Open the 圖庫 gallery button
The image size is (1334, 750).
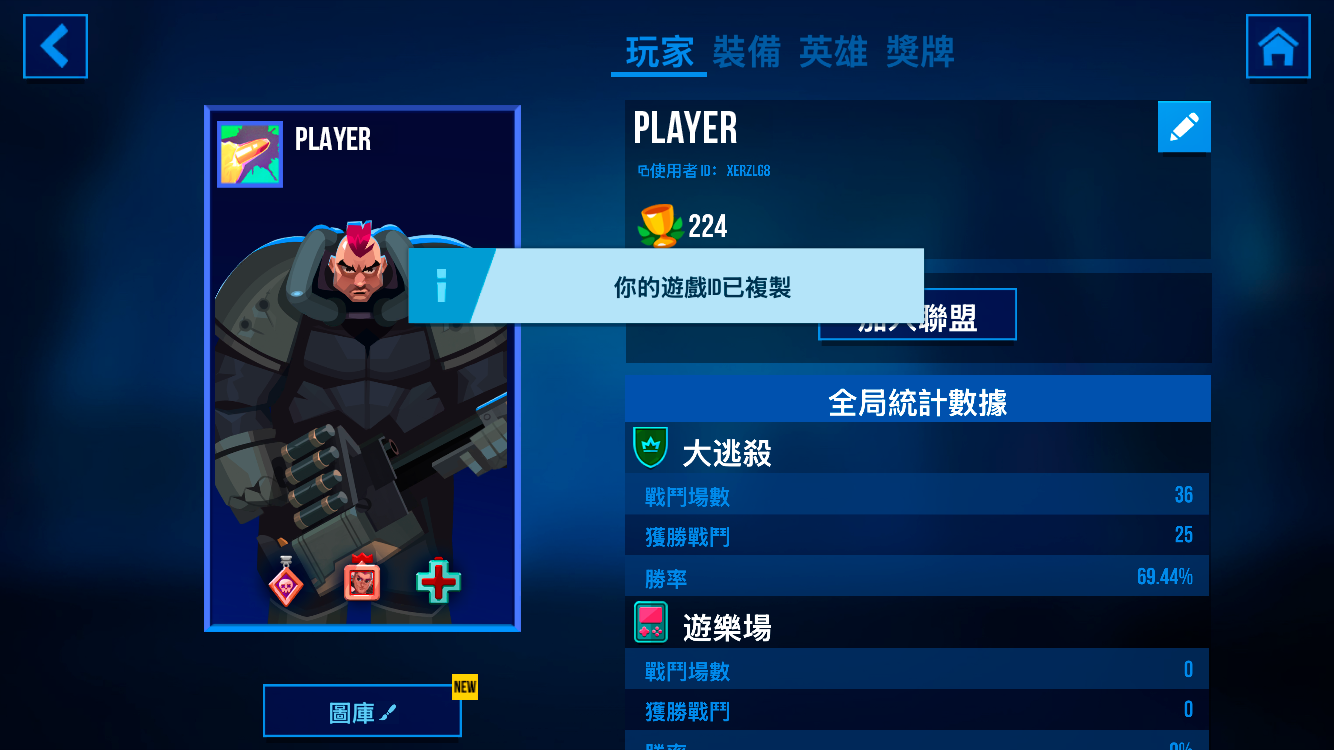362,712
